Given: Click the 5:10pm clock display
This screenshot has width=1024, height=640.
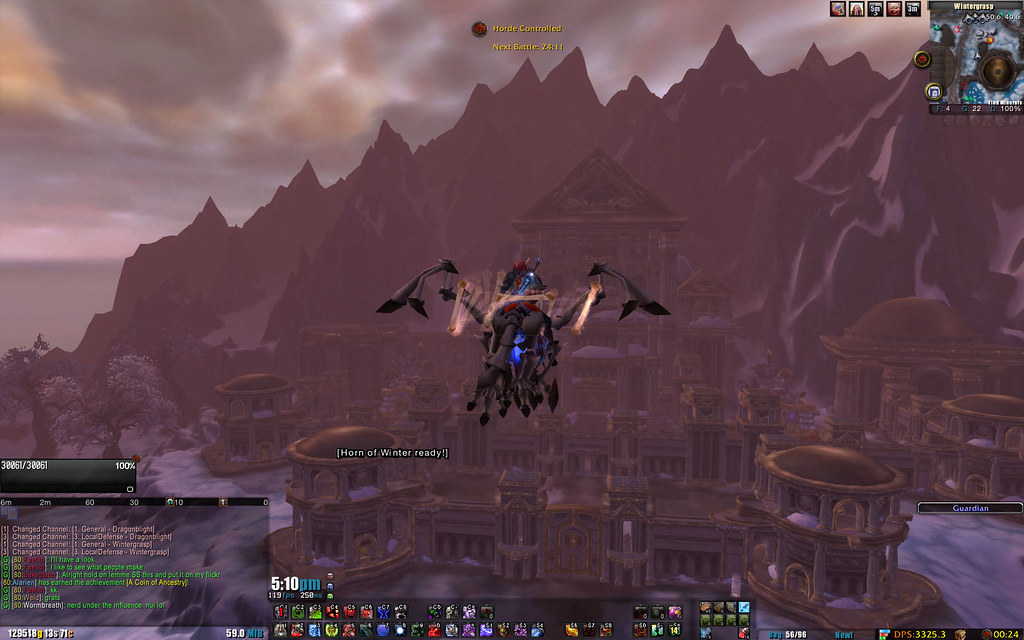Looking at the screenshot, I should (x=295, y=584).
